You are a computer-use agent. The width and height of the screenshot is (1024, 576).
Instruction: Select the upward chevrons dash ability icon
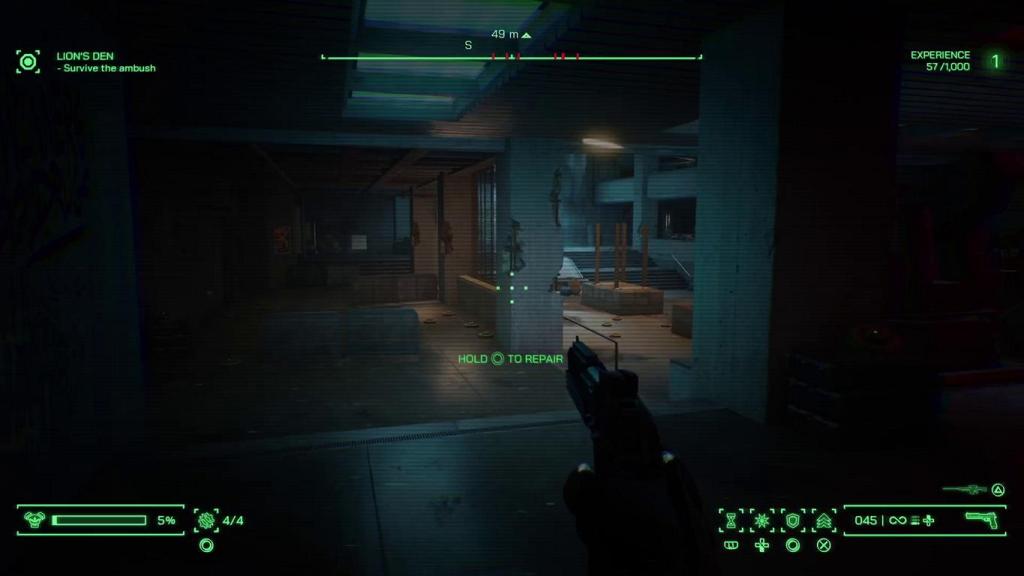824,520
